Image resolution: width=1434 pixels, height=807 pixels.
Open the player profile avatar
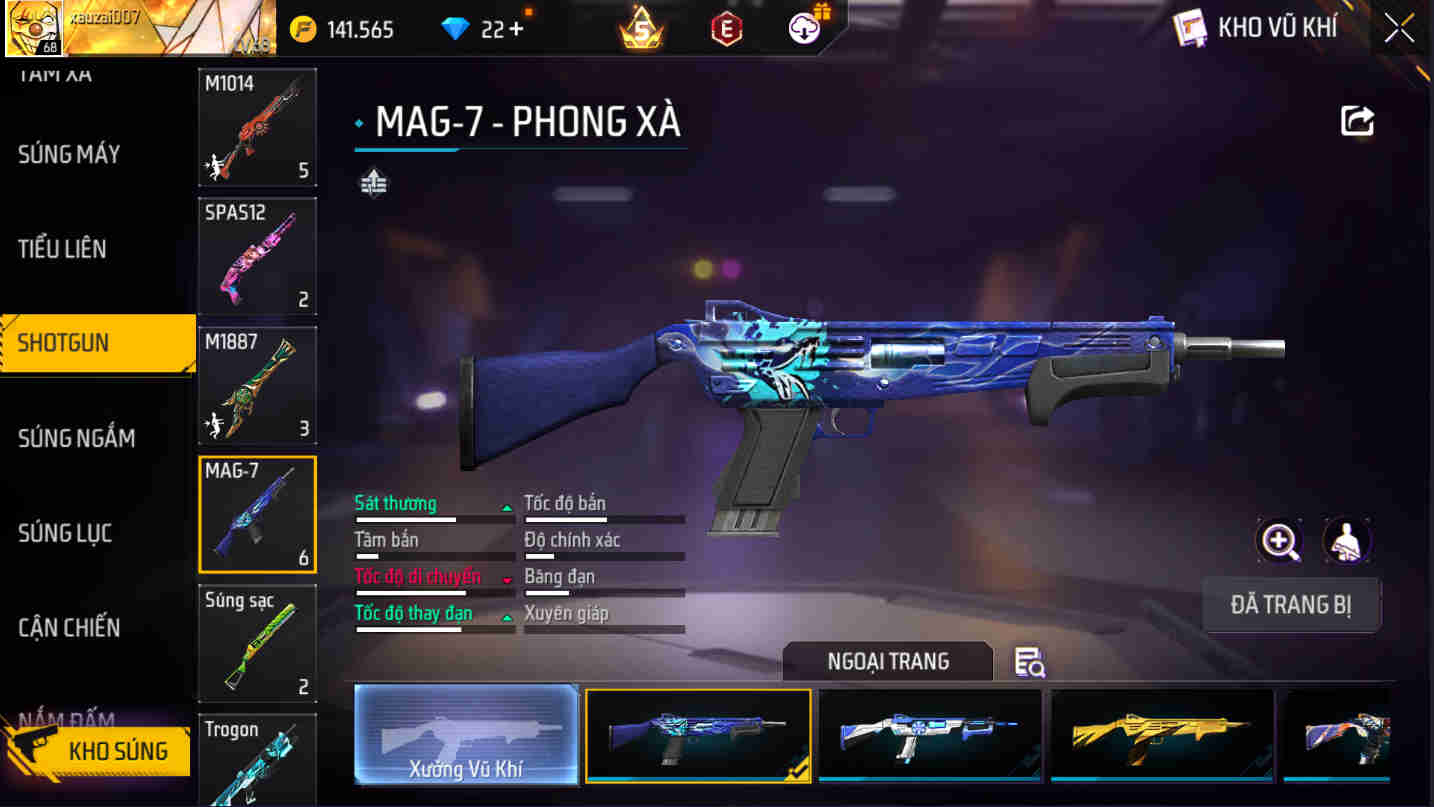(x=35, y=28)
